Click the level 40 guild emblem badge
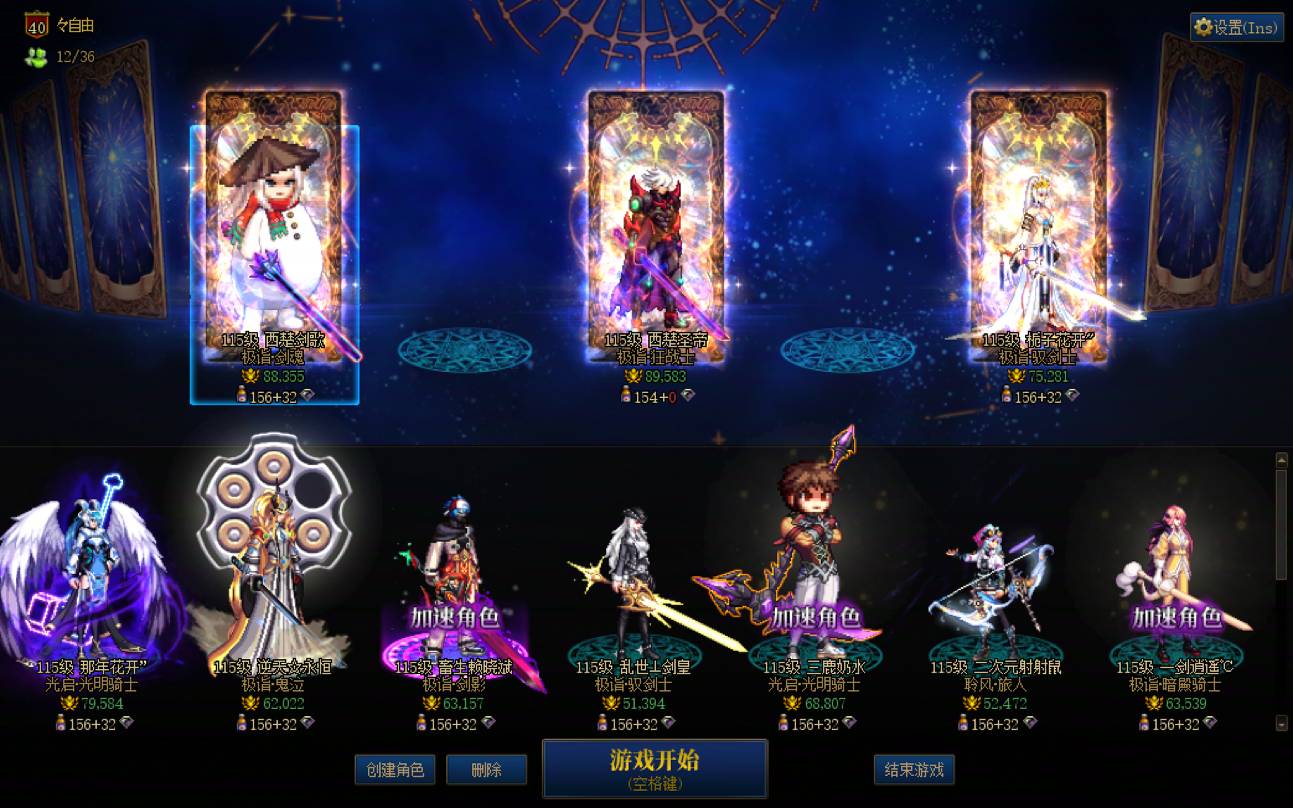Viewport: 1293px width, 808px height. click(38, 24)
